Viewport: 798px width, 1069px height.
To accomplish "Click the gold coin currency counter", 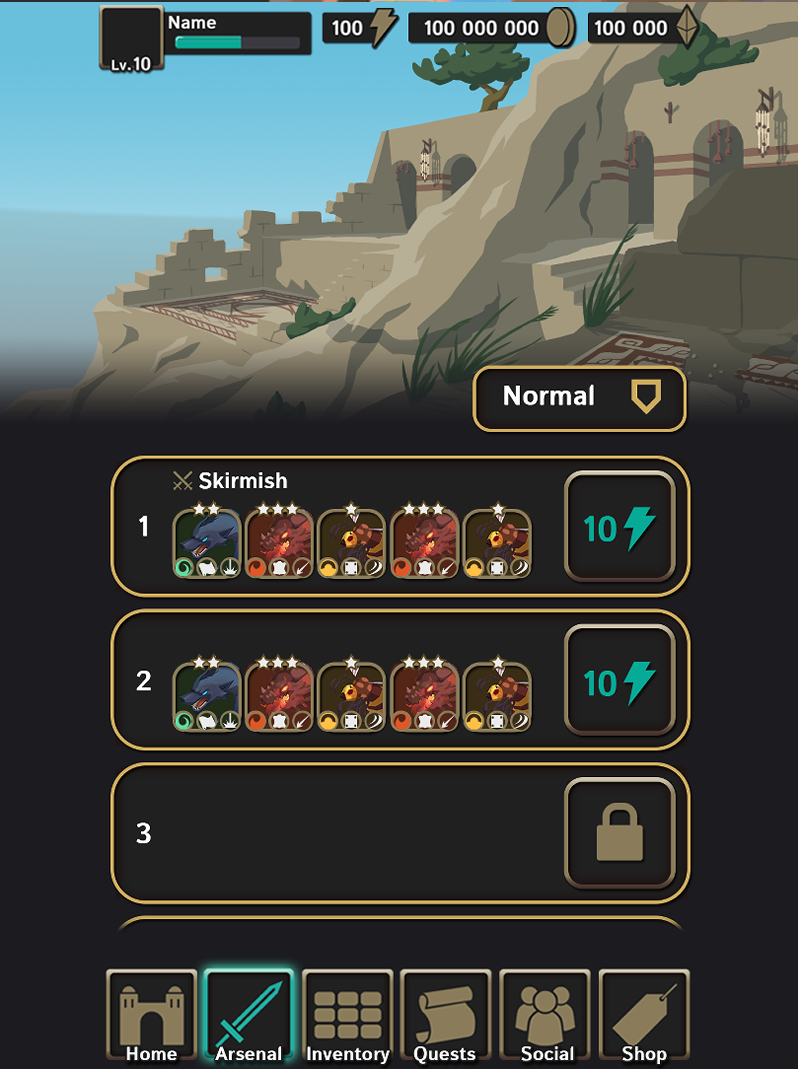I will click(493, 28).
